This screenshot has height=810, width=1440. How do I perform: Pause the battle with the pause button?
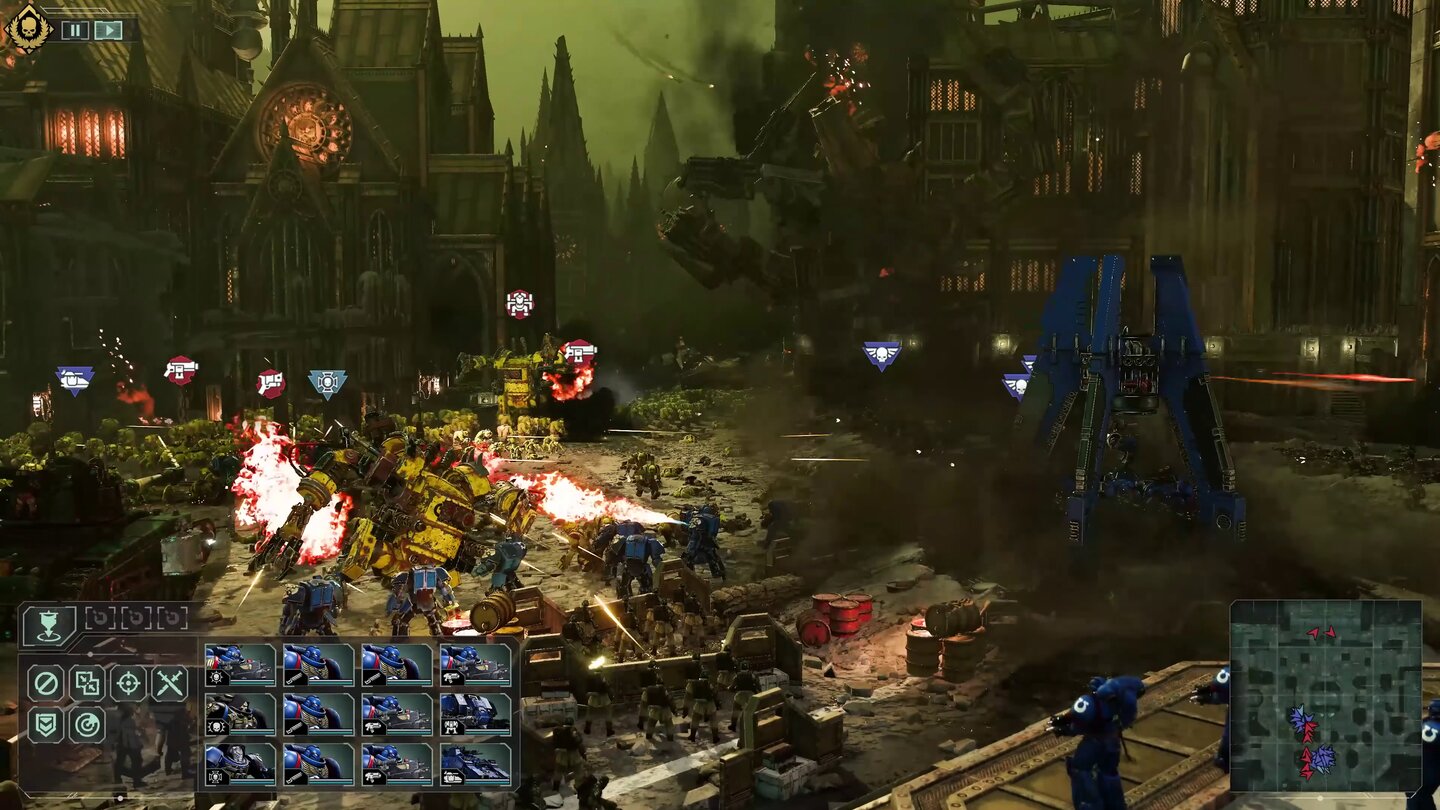[x=75, y=30]
